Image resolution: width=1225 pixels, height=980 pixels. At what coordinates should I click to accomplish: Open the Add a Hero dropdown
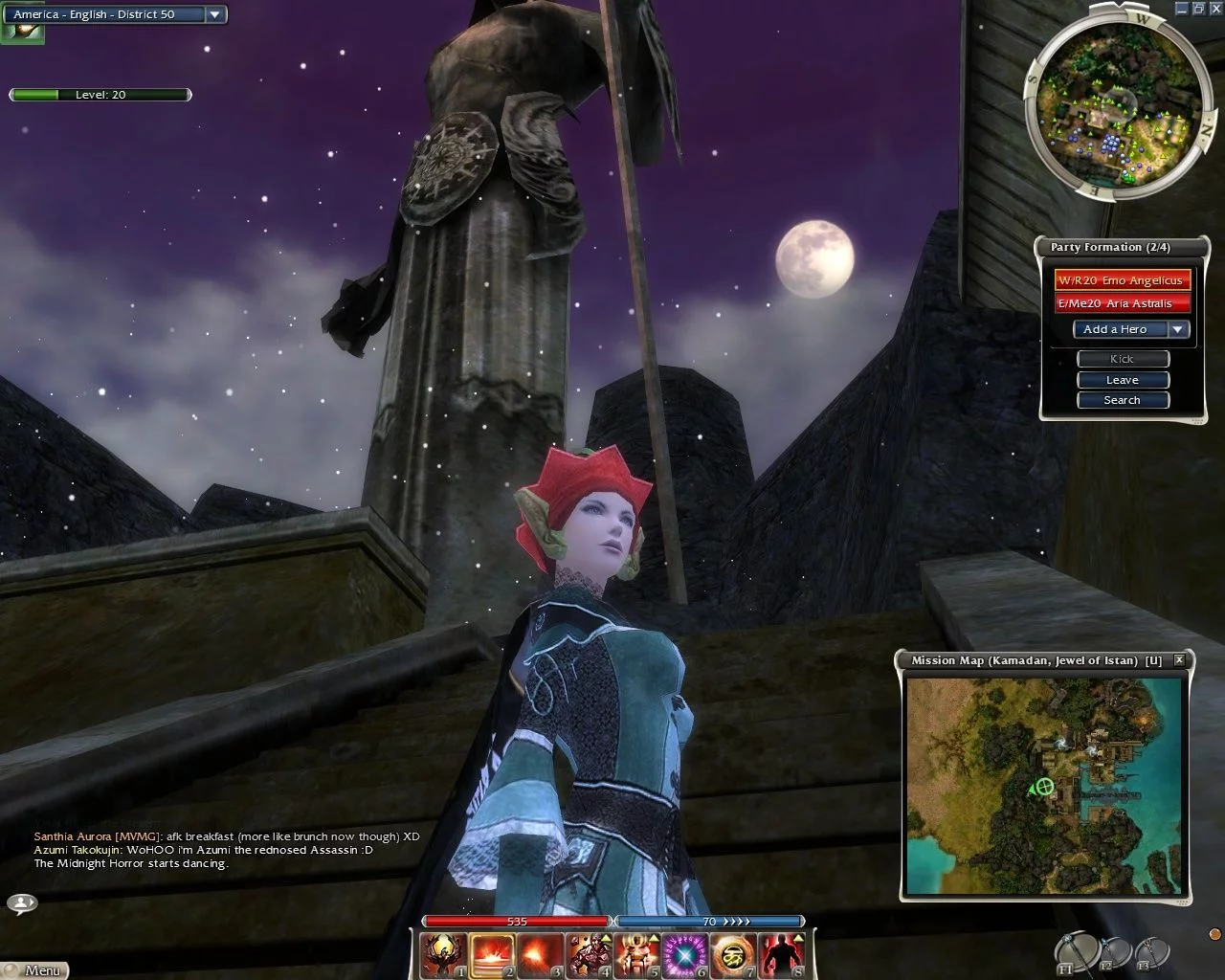pyautogui.click(x=1178, y=329)
